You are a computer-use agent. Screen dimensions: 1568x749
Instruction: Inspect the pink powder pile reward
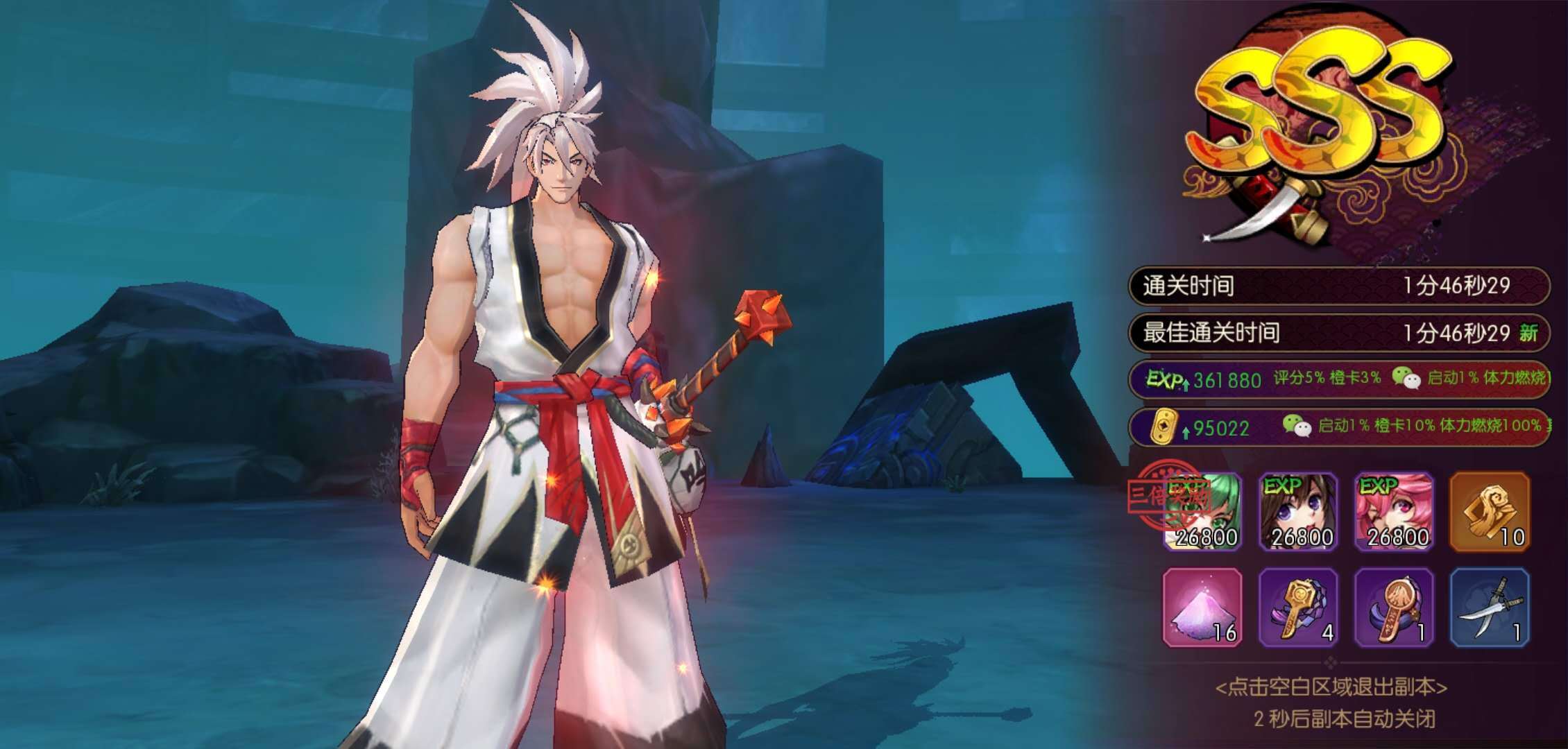click(x=1202, y=608)
